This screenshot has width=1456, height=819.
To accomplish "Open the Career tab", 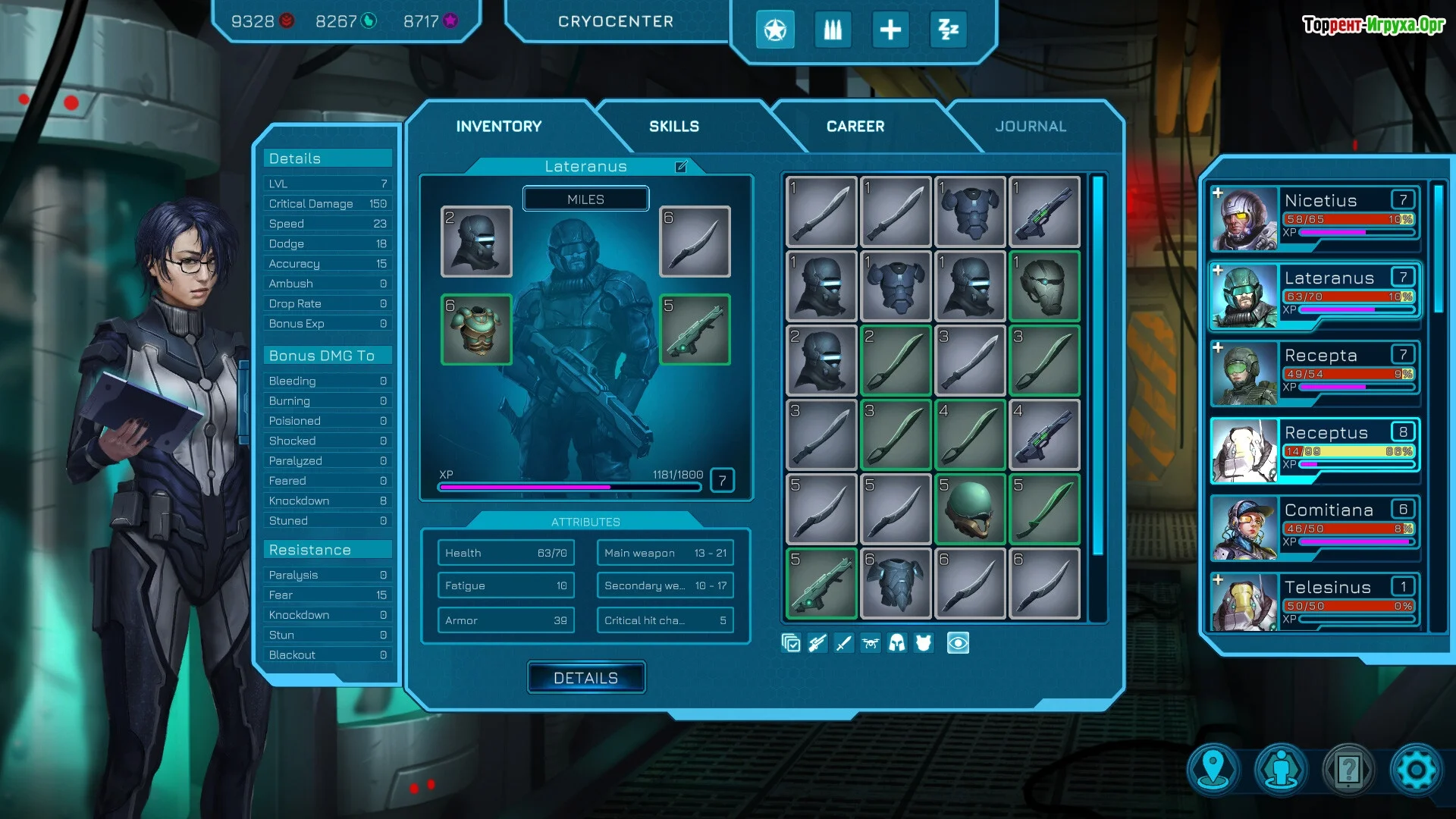I will [855, 127].
